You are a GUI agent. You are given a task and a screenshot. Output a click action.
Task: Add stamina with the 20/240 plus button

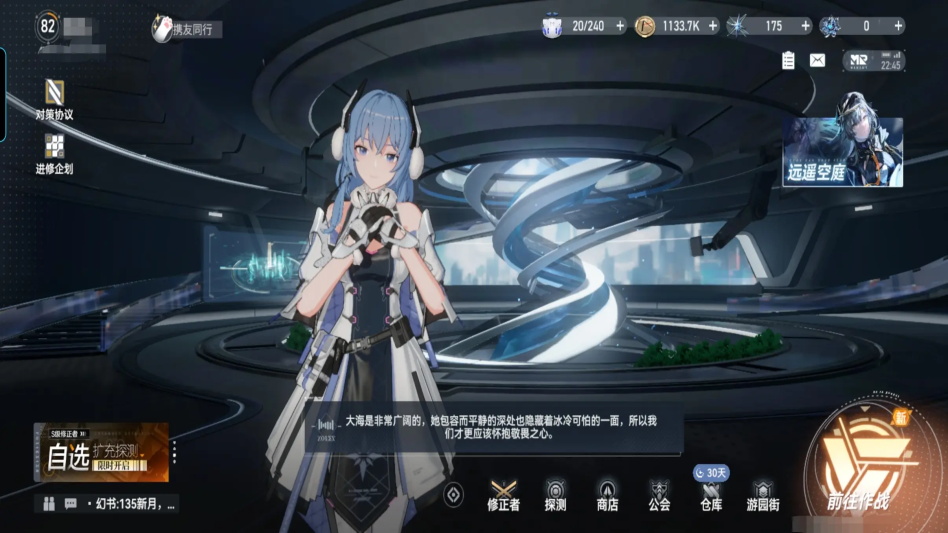click(x=620, y=26)
